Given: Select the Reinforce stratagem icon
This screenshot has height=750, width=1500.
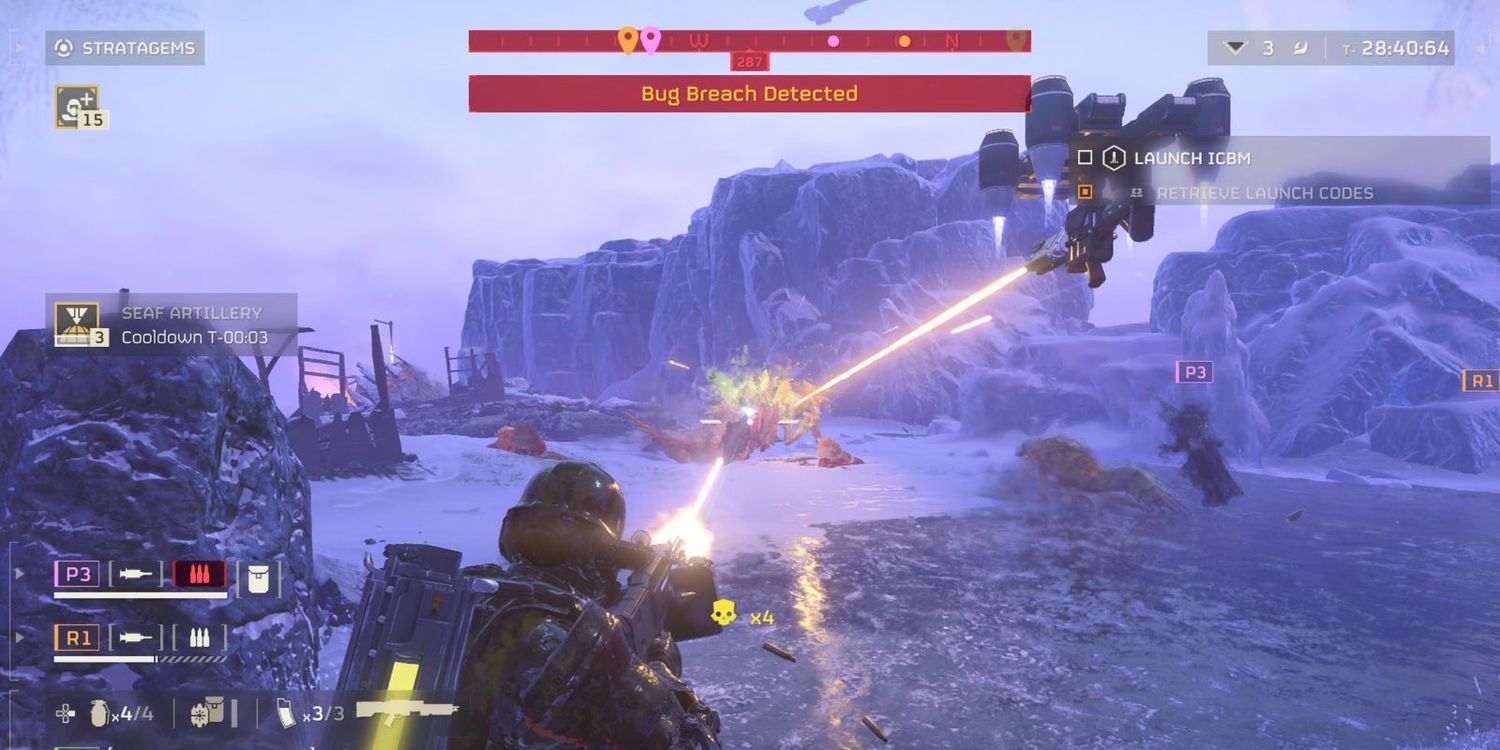Looking at the screenshot, I should [x=76, y=106].
